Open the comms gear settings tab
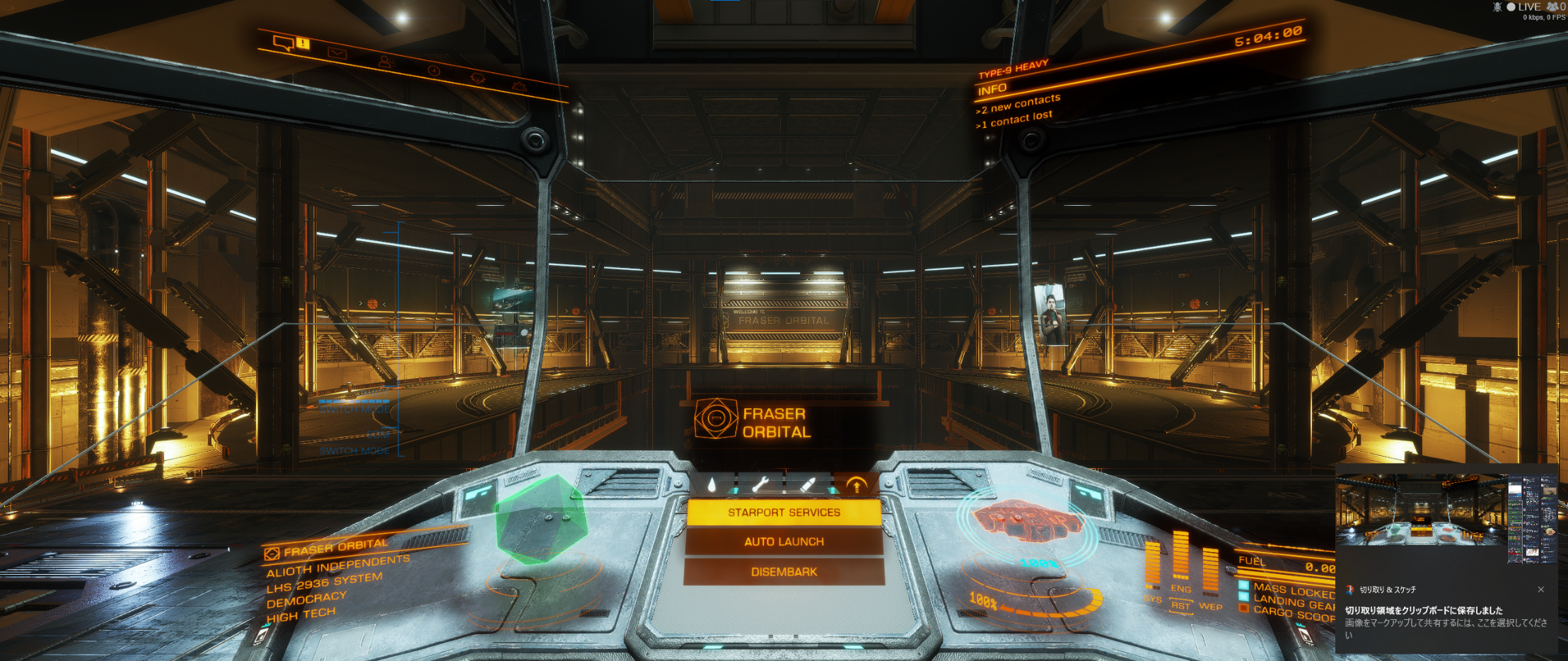Screen dimensions: 1568x661 tap(518, 86)
